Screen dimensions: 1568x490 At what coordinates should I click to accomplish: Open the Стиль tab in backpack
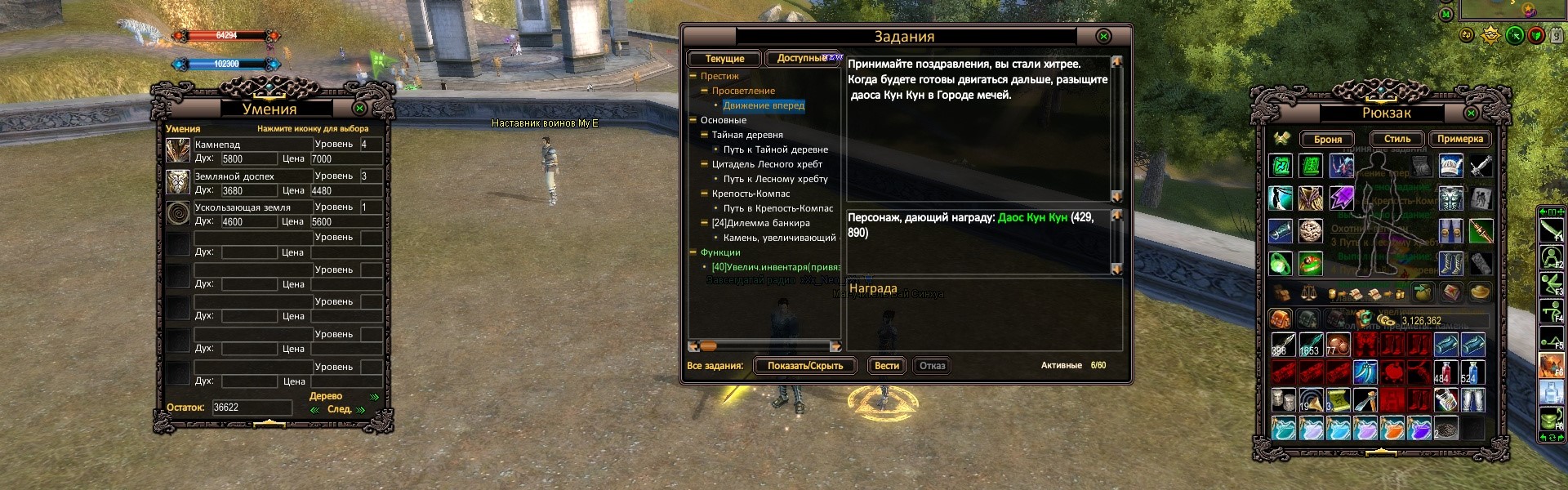click(x=1396, y=139)
